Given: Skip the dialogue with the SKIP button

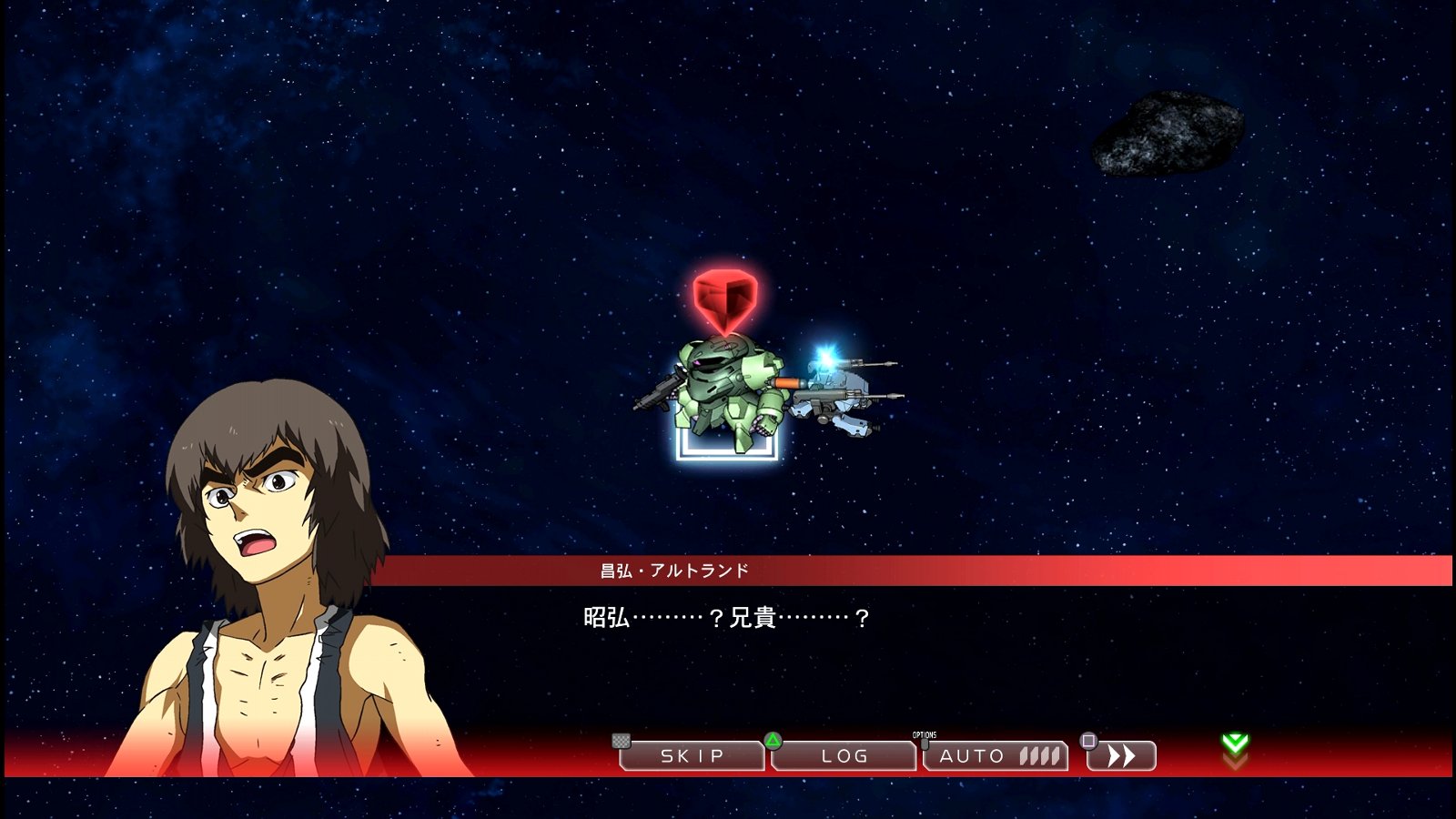Looking at the screenshot, I should tap(692, 755).
